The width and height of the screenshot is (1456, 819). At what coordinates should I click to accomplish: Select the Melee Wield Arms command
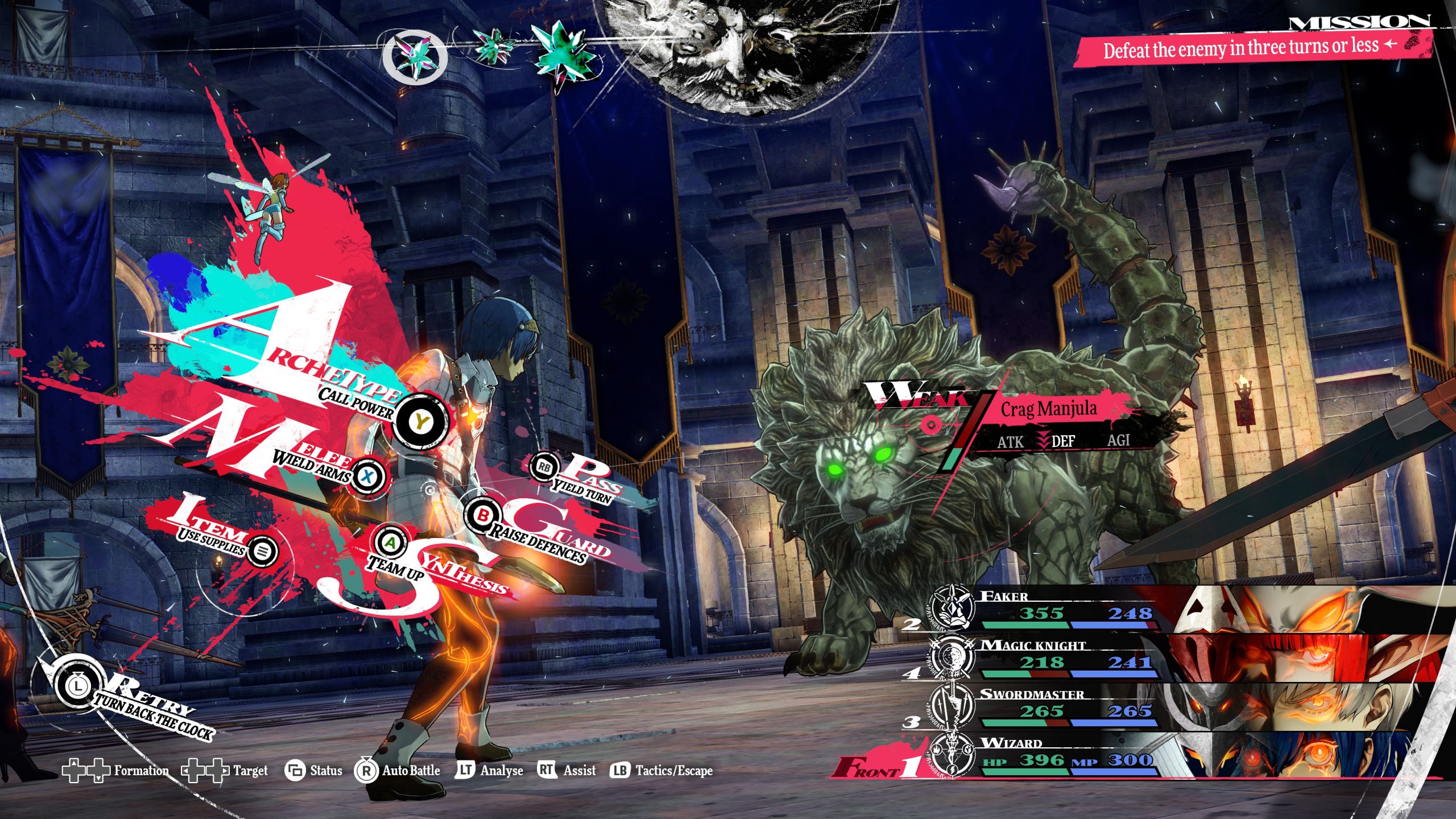pyautogui.click(x=368, y=475)
